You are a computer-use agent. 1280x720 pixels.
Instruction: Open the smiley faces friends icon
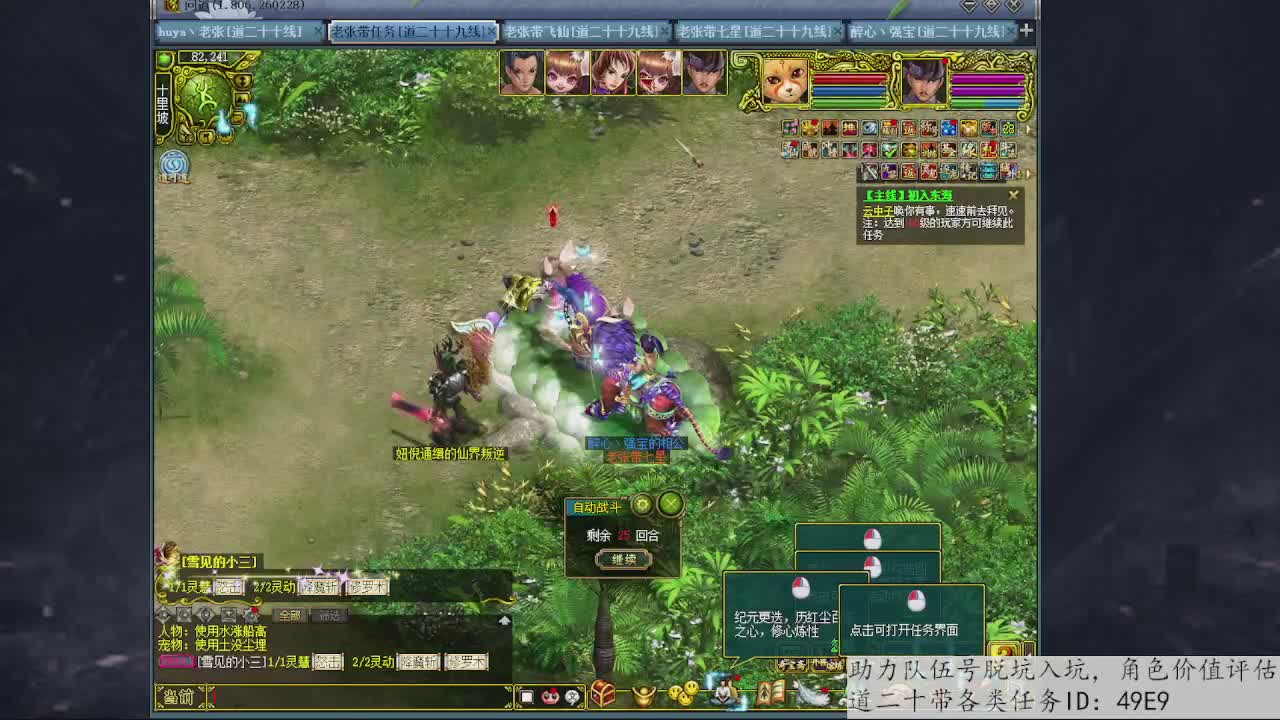684,693
